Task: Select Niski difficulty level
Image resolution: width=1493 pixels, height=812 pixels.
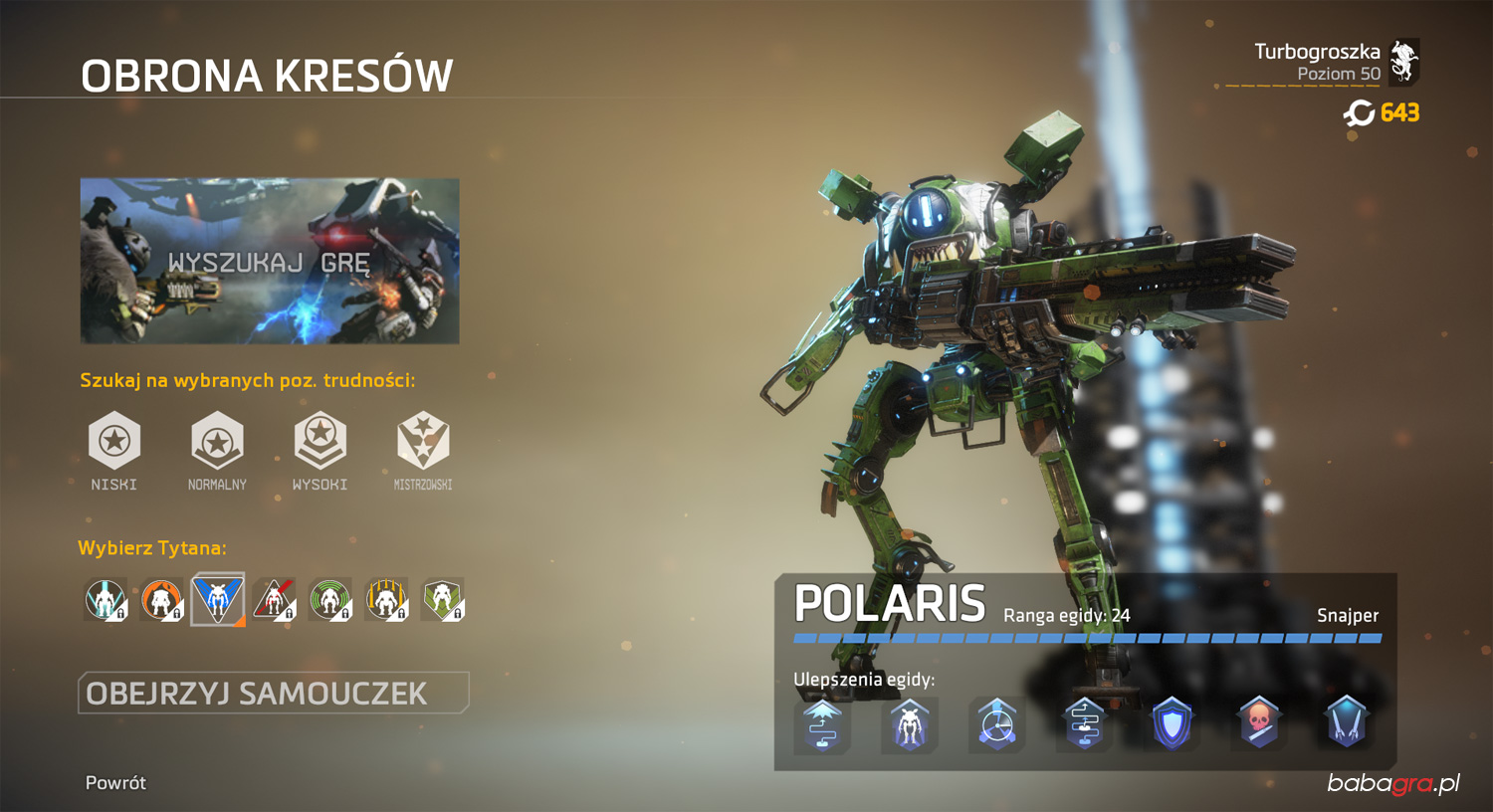Action: (x=114, y=441)
